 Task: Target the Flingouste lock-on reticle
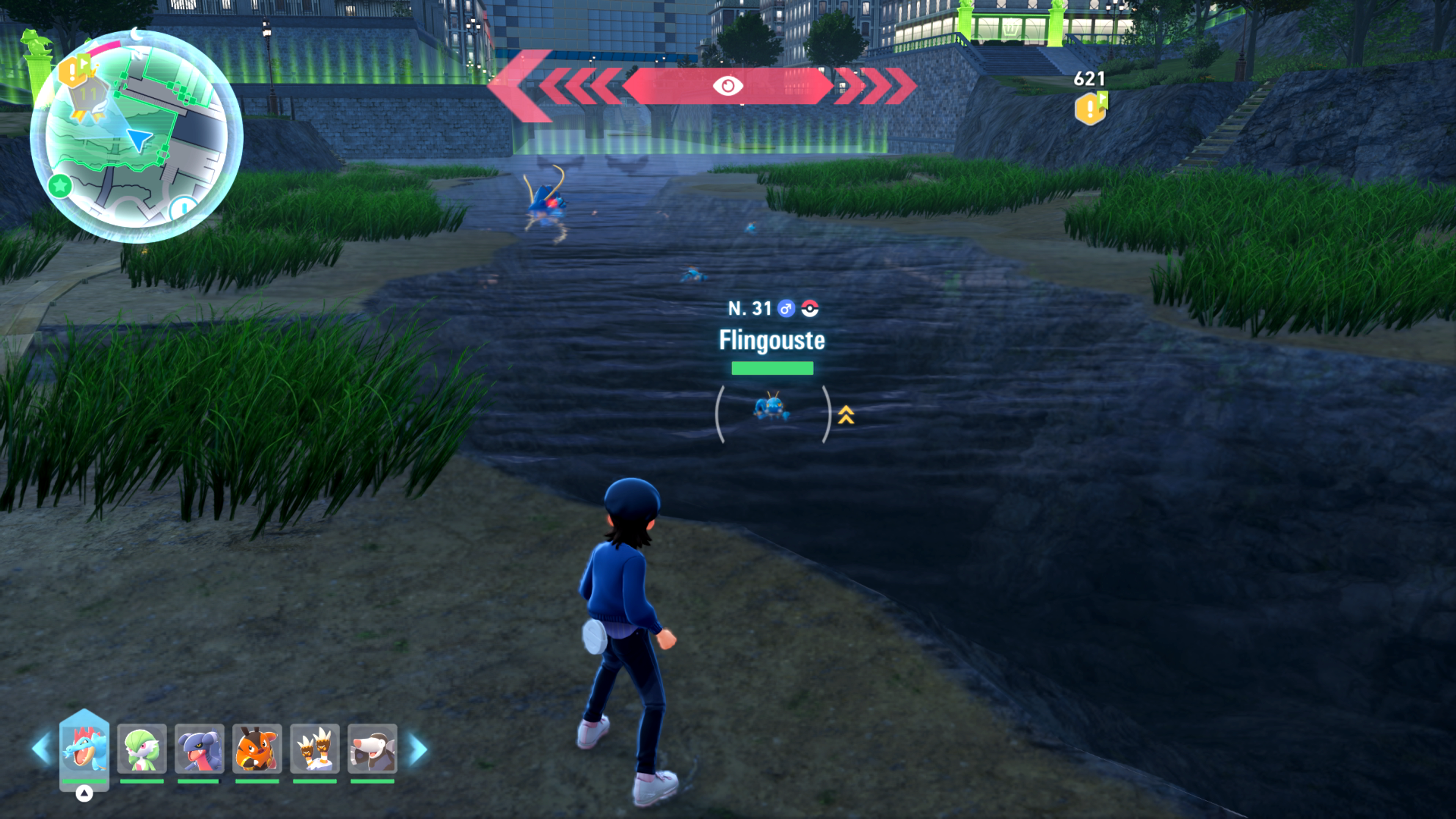tap(772, 413)
